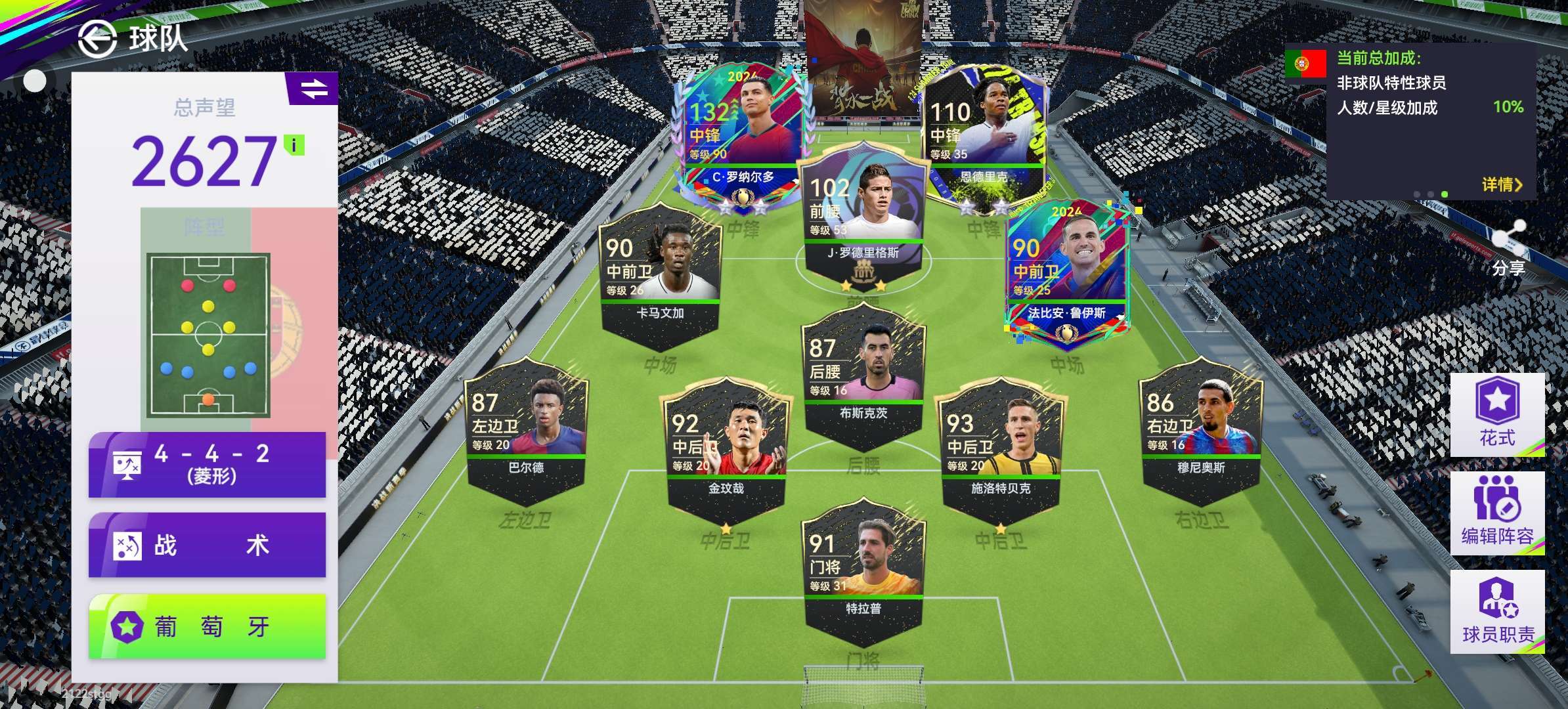Open Edit Lineup (编辑阵容)
Image resolution: width=1568 pixels, height=709 pixels.
click(1497, 513)
